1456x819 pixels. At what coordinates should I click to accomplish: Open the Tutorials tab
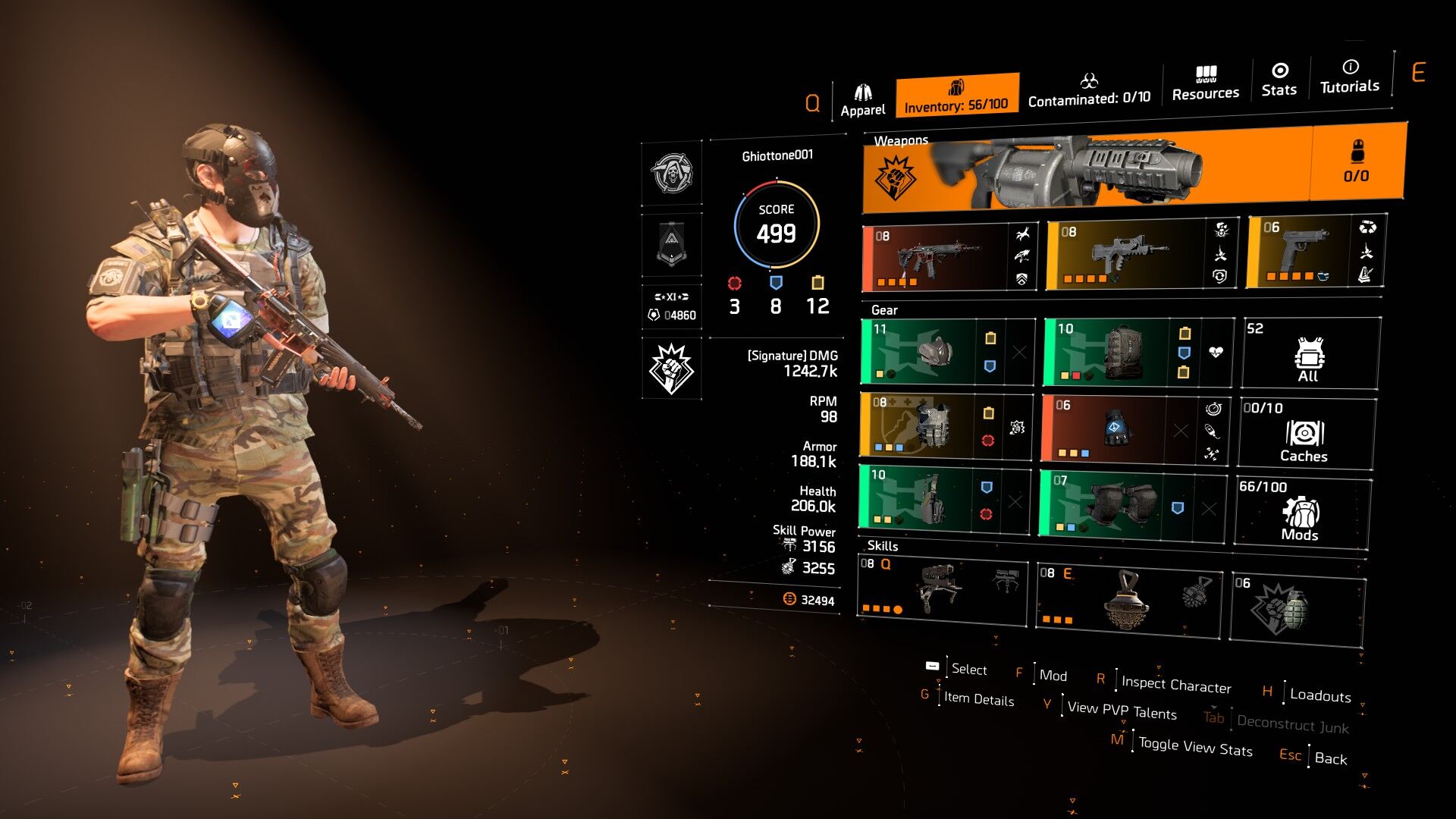point(1350,77)
